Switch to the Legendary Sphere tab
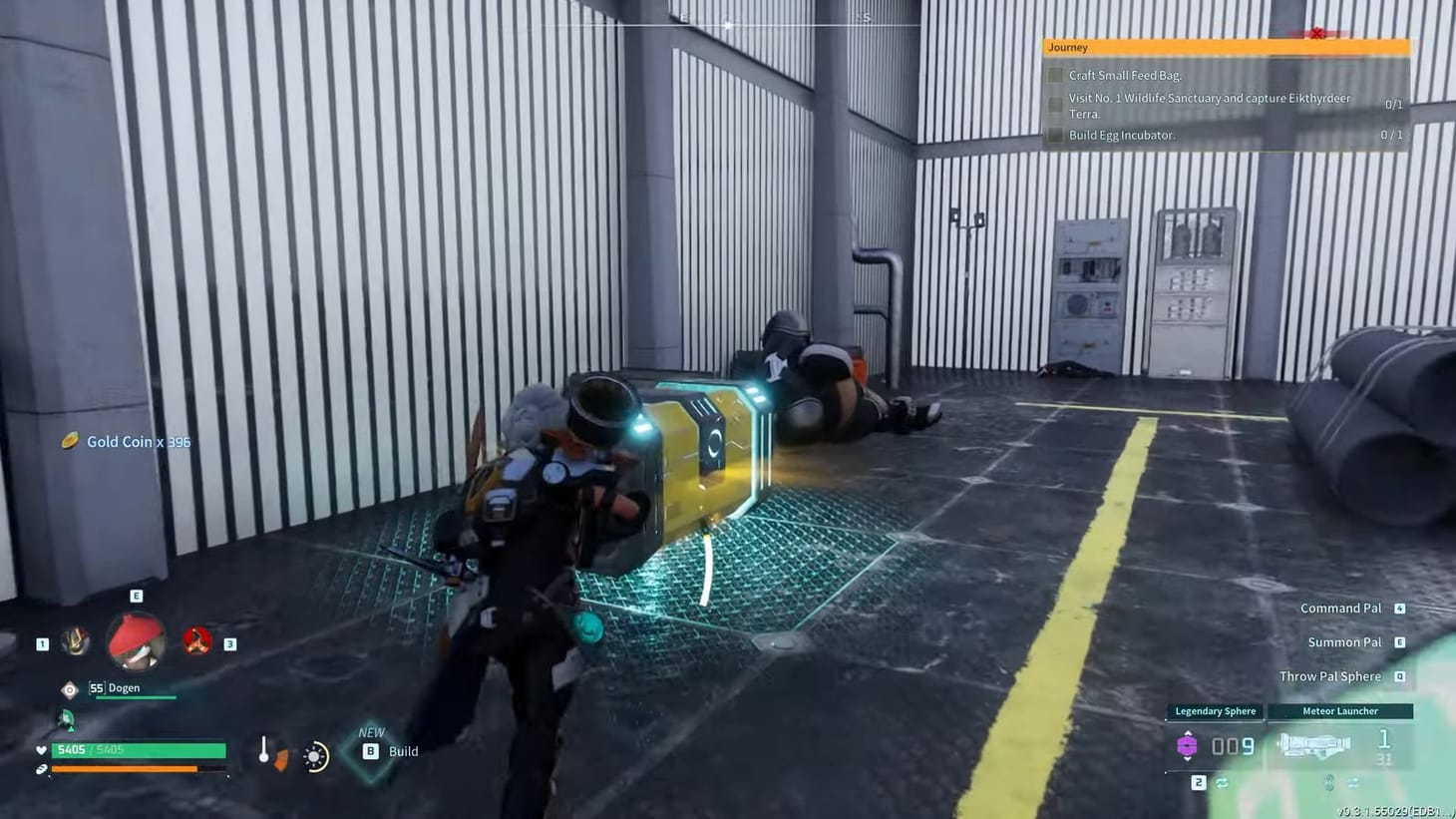 coord(1215,711)
